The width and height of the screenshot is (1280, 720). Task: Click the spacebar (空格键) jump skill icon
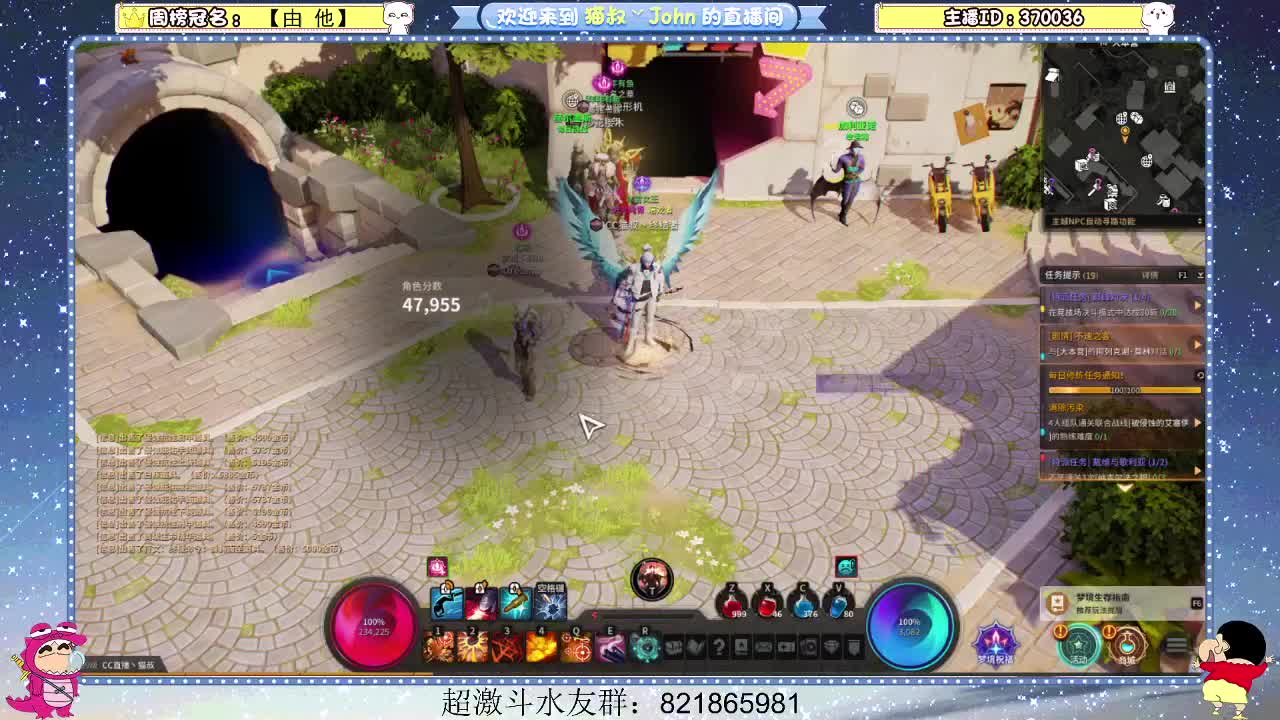(x=549, y=602)
